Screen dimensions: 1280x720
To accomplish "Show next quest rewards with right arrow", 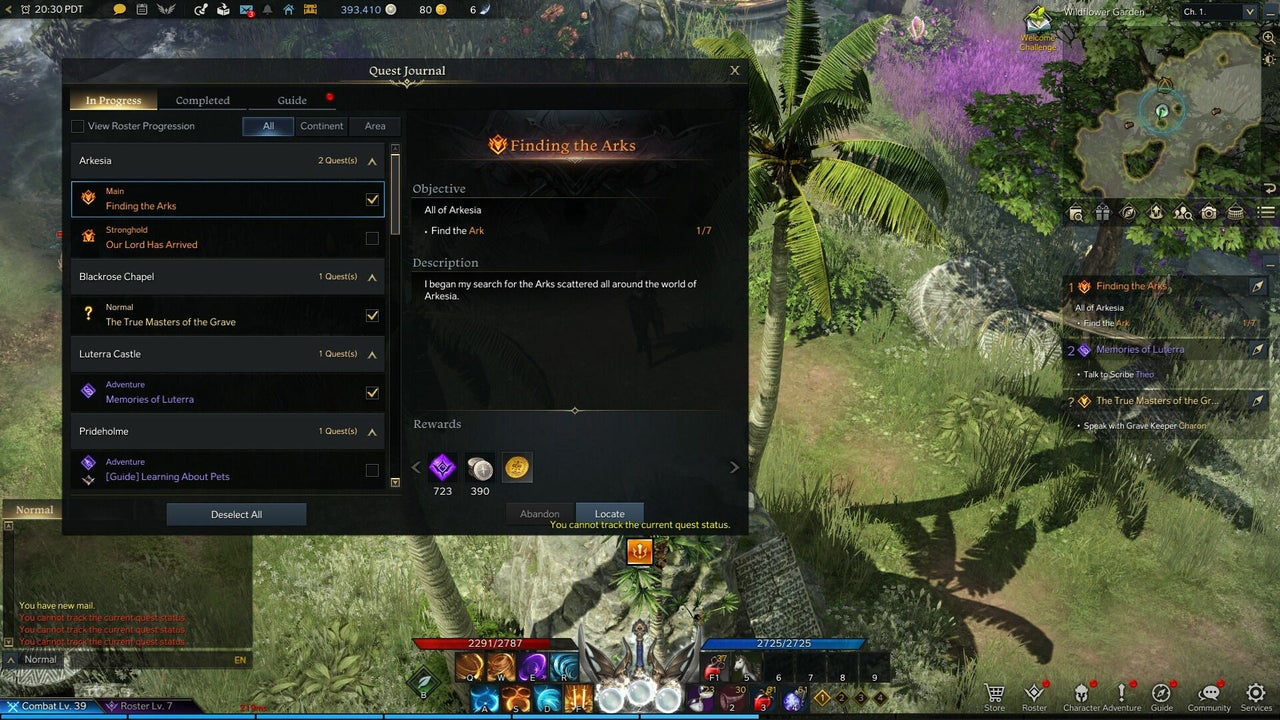I will [734, 467].
